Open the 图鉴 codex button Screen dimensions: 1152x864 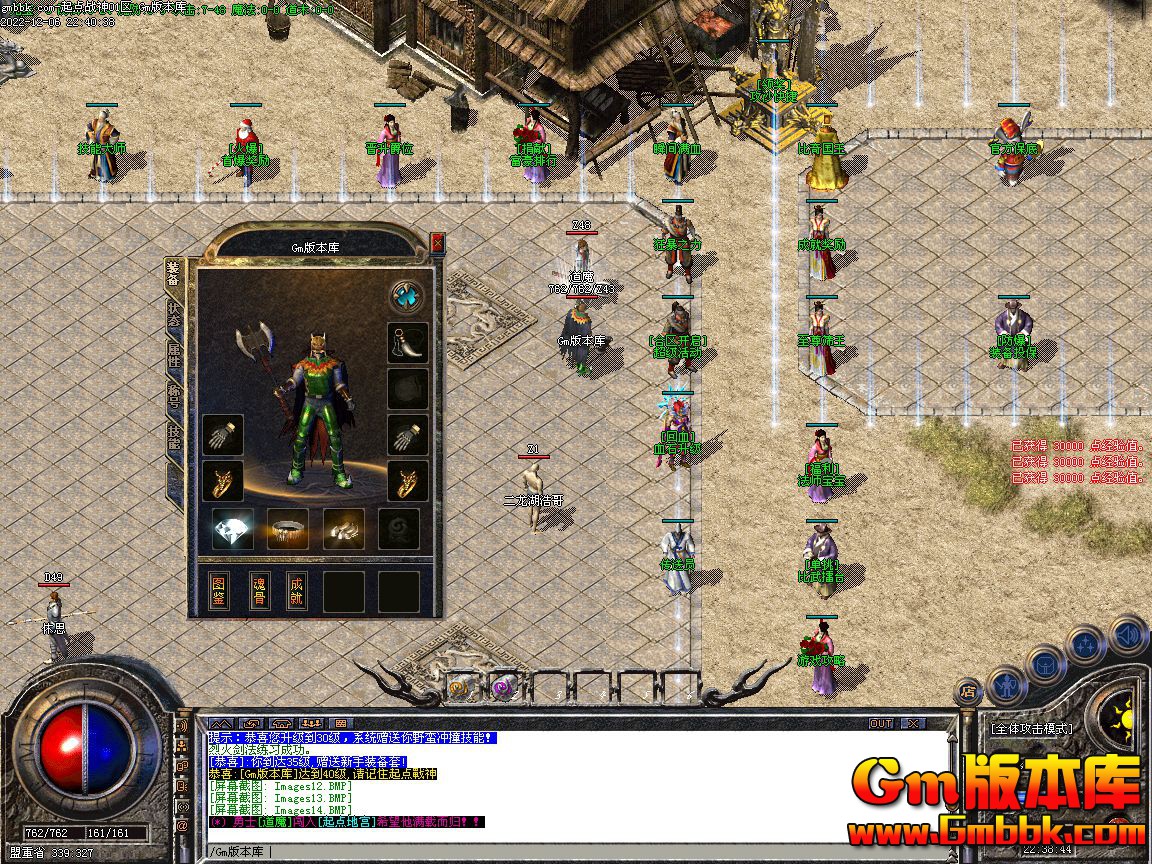click(x=219, y=591)
